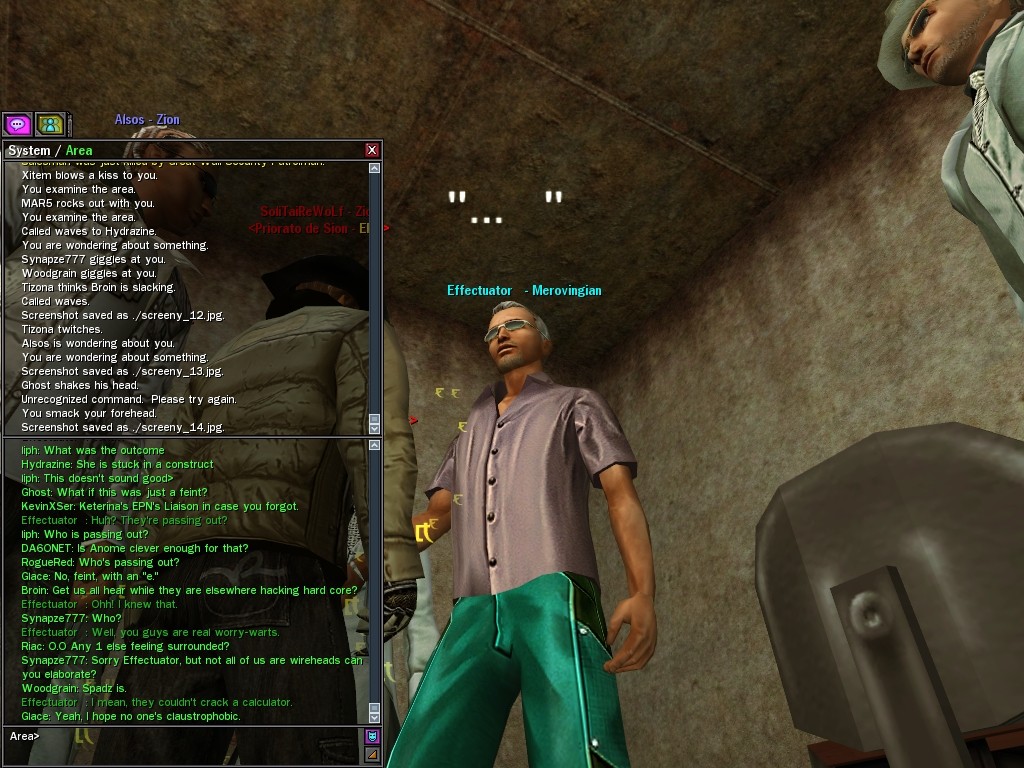The height and width of the screenshot is (768, 1024).
Task: Click the System log scroll-up arrow
Action: pyautogui.click(x=375, y=169)
